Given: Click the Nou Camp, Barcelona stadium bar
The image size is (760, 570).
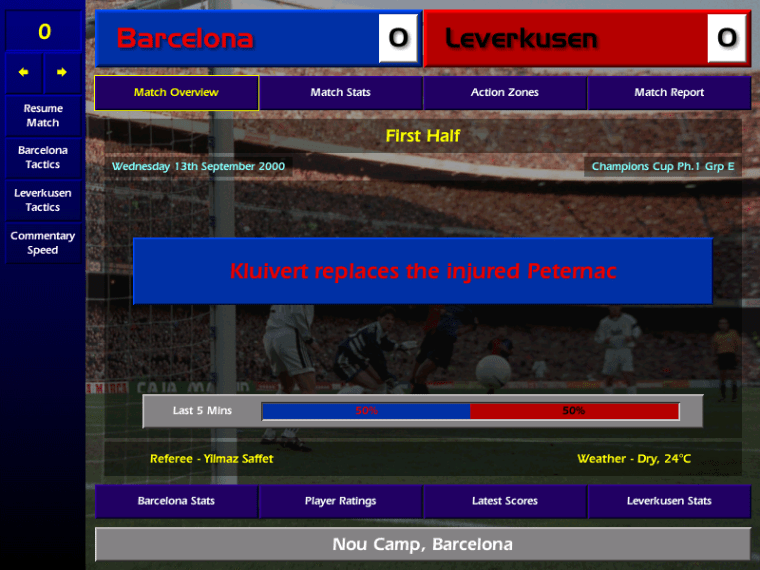Looking at the screenshot, I should coord(422,545).
